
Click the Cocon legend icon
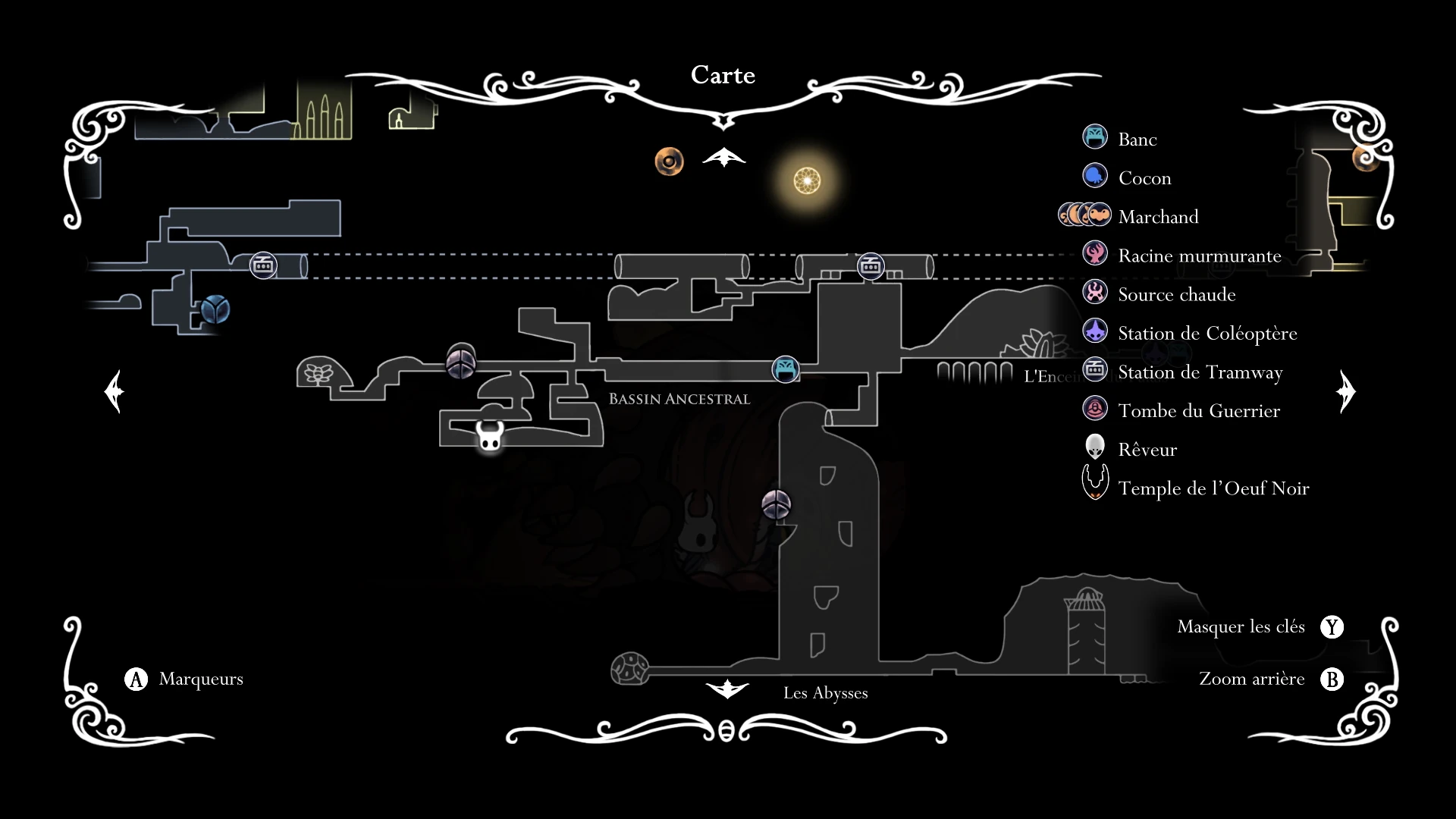click(1095, 176)
